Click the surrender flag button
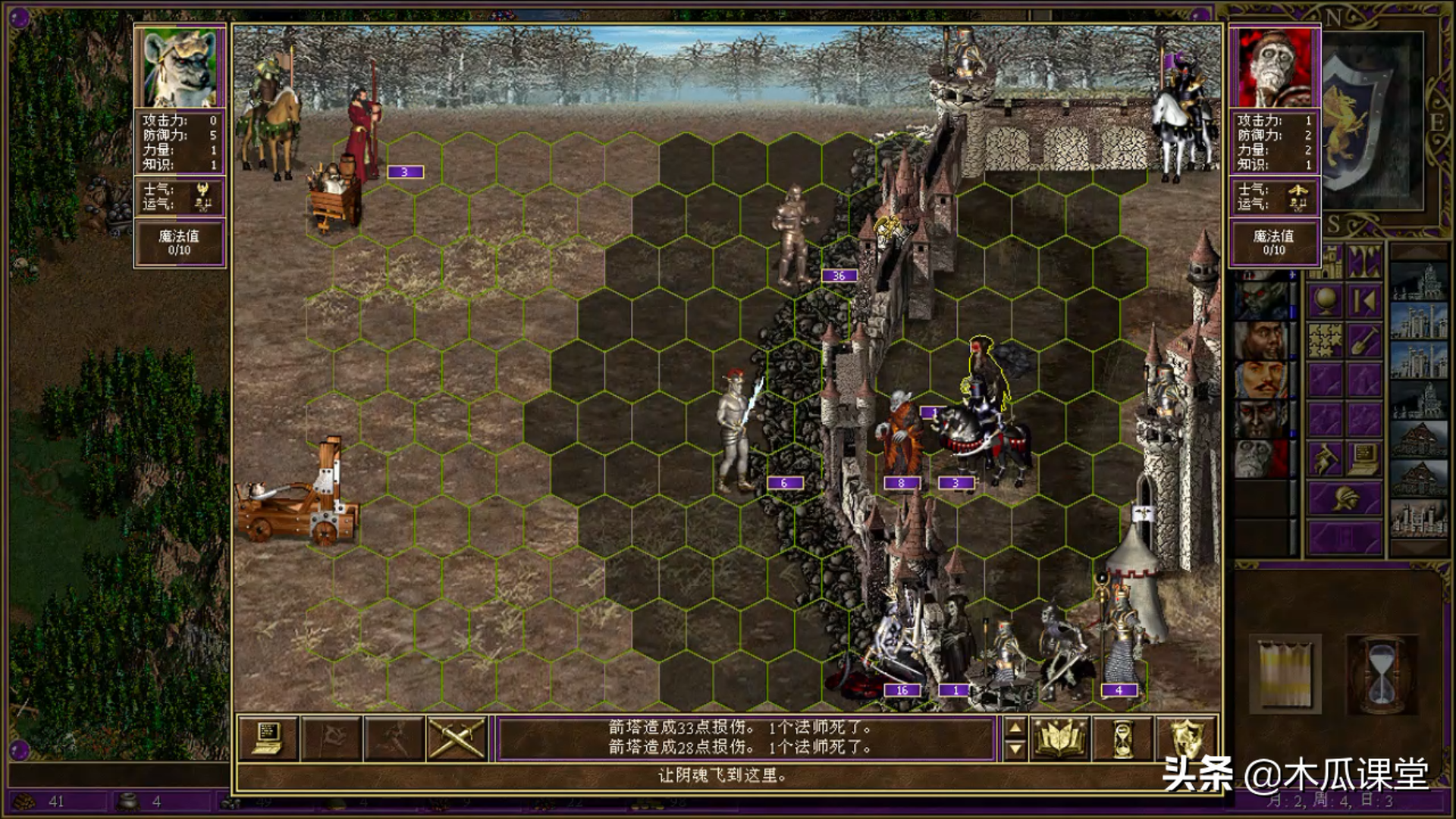The height and width of the screenshot is (819, 1456). [331, 738]
